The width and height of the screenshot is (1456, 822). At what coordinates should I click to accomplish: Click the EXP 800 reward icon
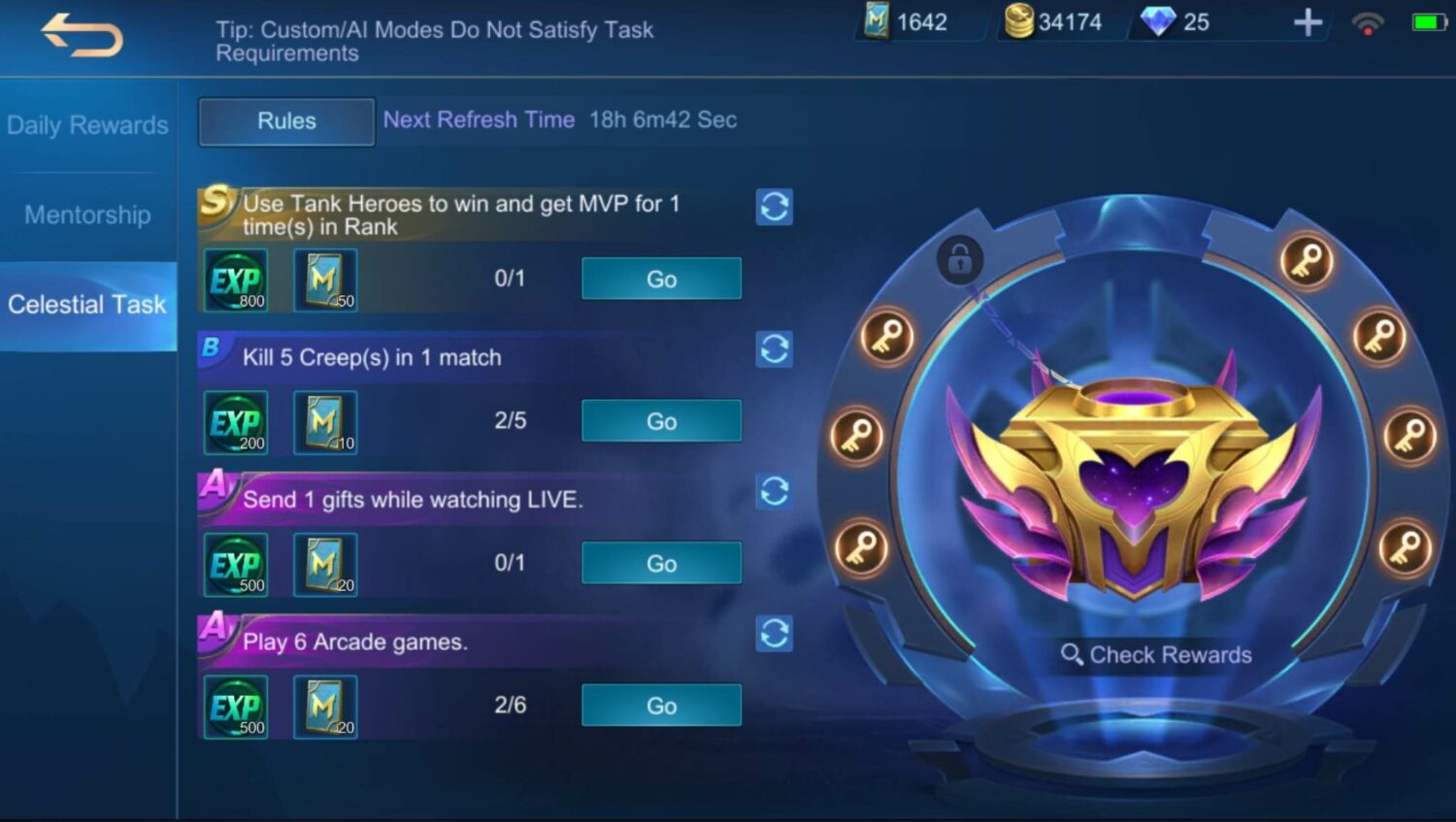[x=236, y=280]
